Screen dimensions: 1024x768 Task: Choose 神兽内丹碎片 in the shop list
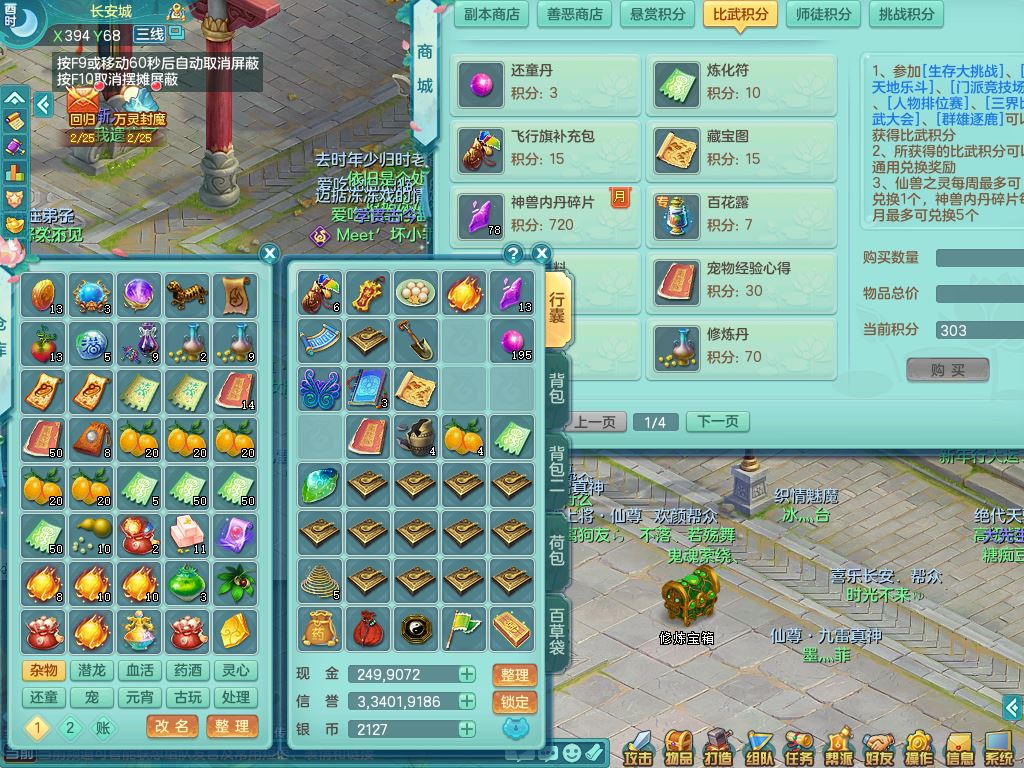(546, 214)
